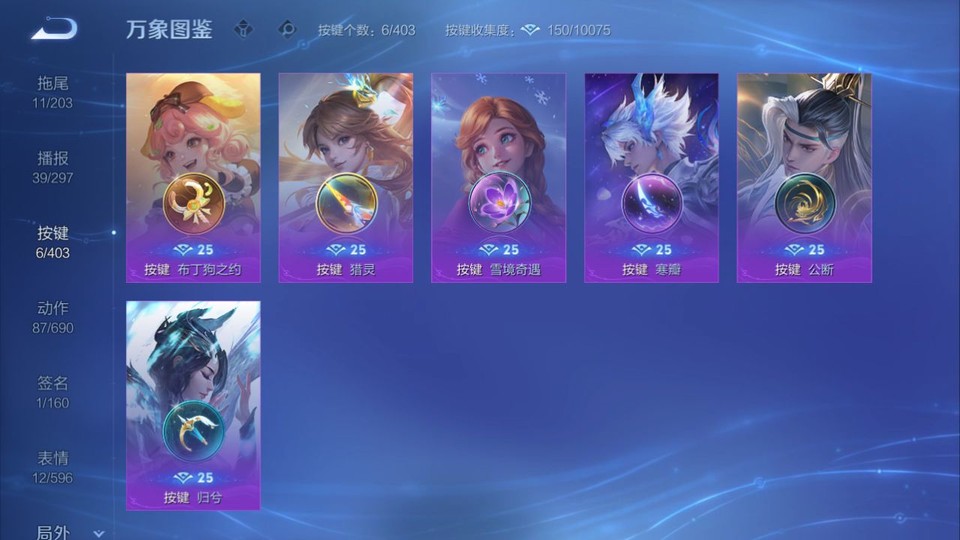Show the 表情 category

coord(53,466)
